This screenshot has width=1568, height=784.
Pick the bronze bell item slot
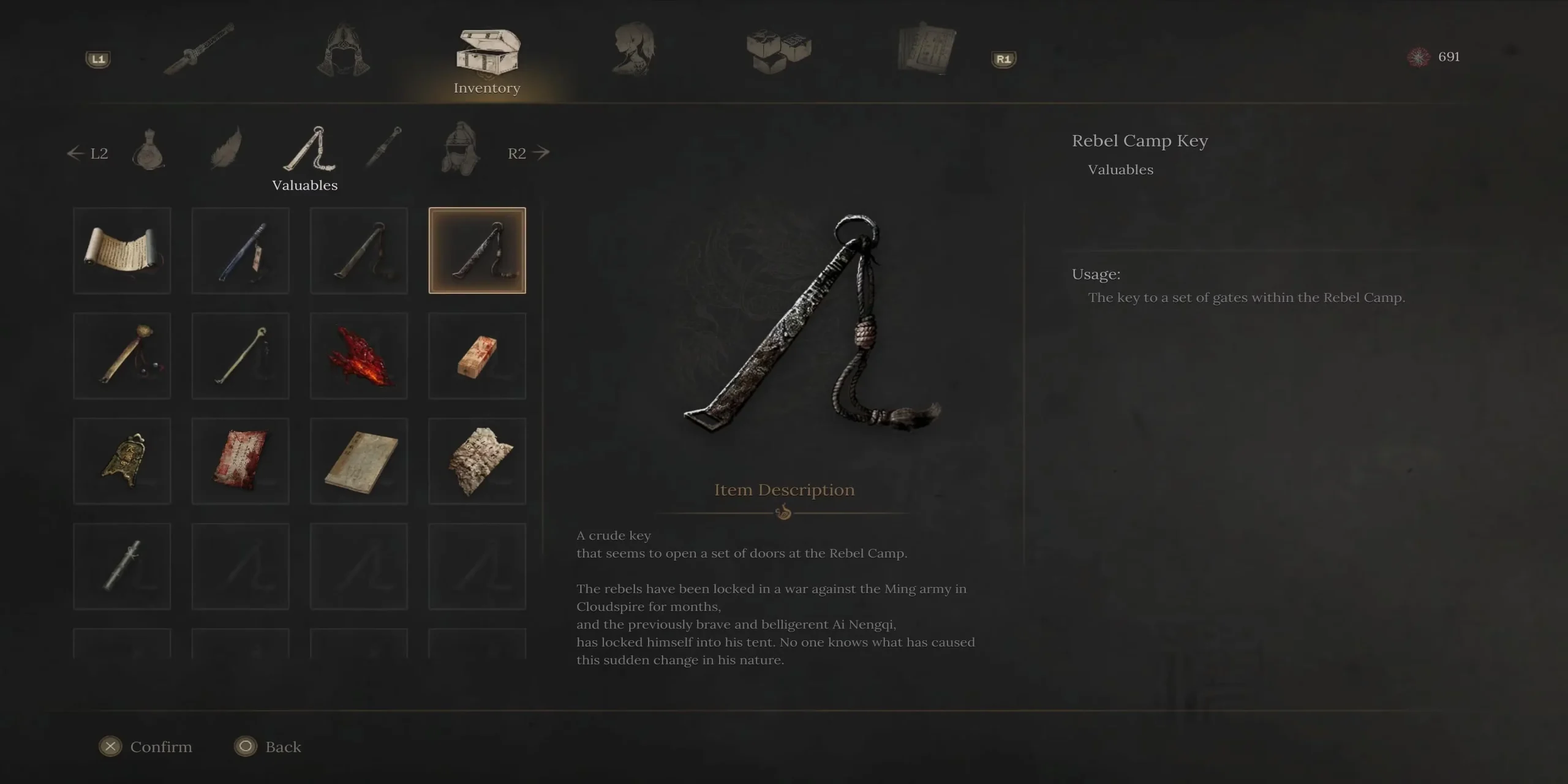[x=122, y=461]
